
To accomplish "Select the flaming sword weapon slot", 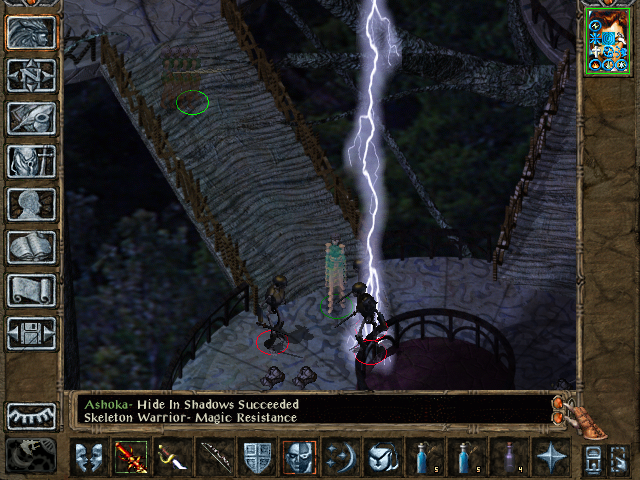I will [x=130, y=458].
